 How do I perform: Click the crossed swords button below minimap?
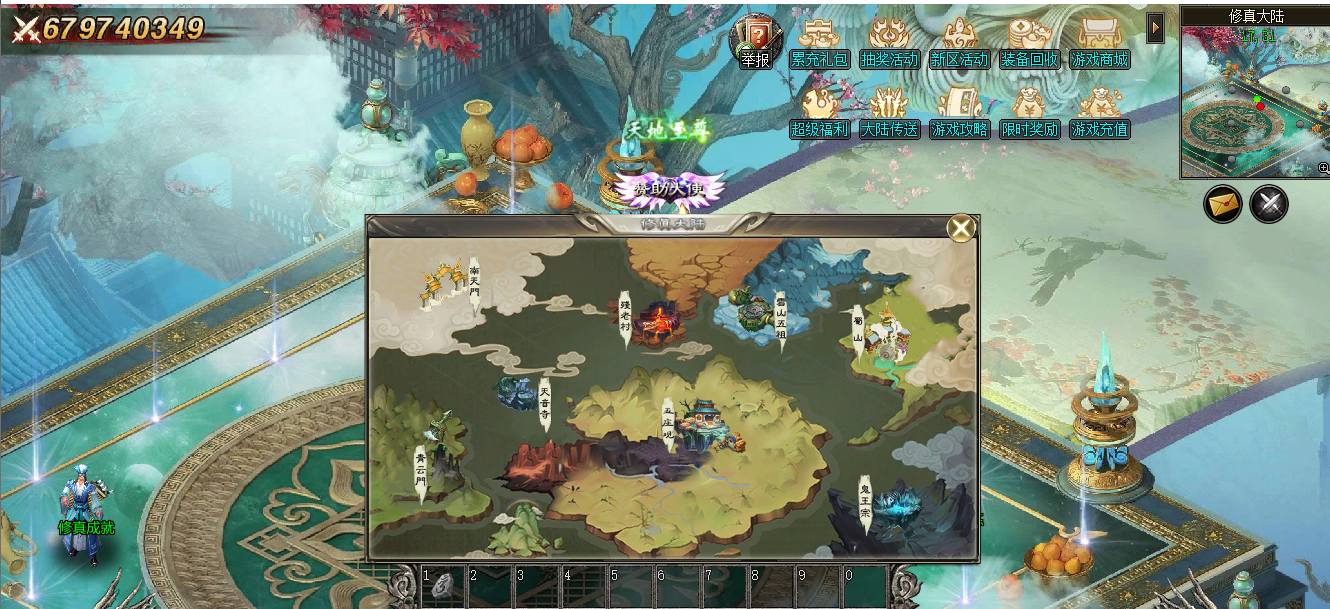pyautogui.click(x=1269, y=204)
